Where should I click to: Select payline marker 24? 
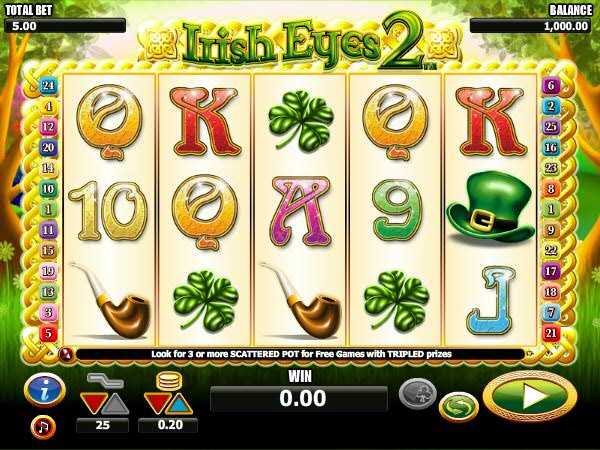click(x=47, y=86)
